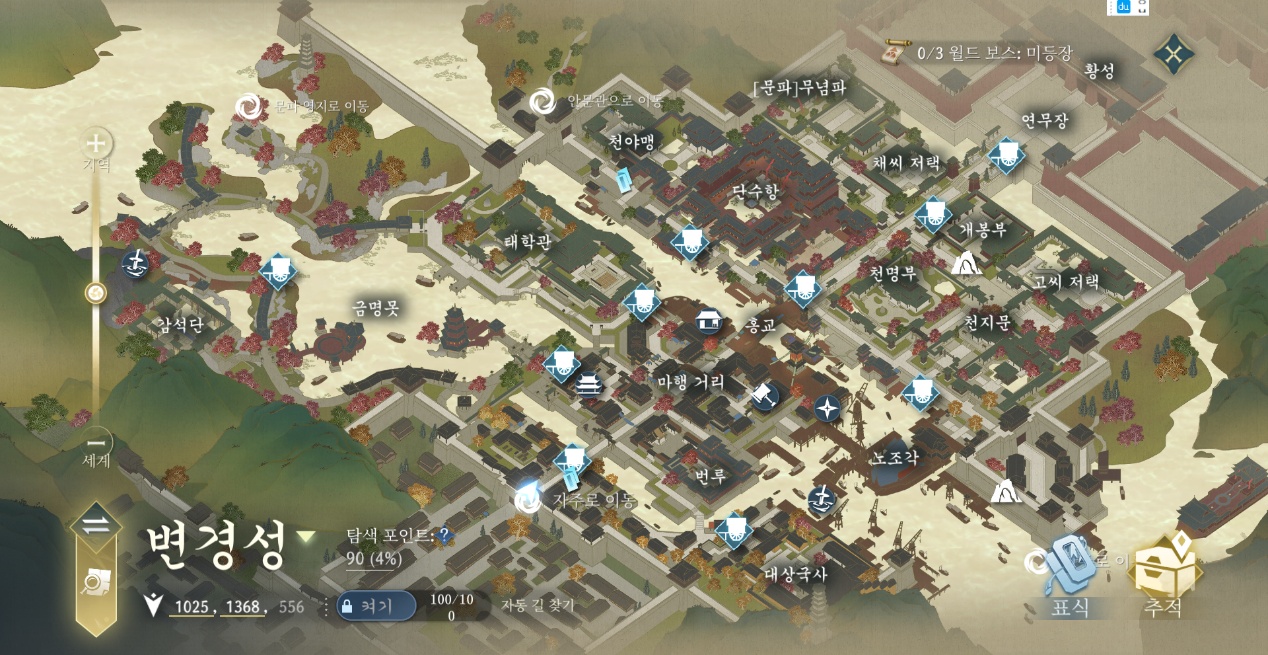Click the zoom slider handle
Screen dimensions: 1268x655
(x=96, y=293)
